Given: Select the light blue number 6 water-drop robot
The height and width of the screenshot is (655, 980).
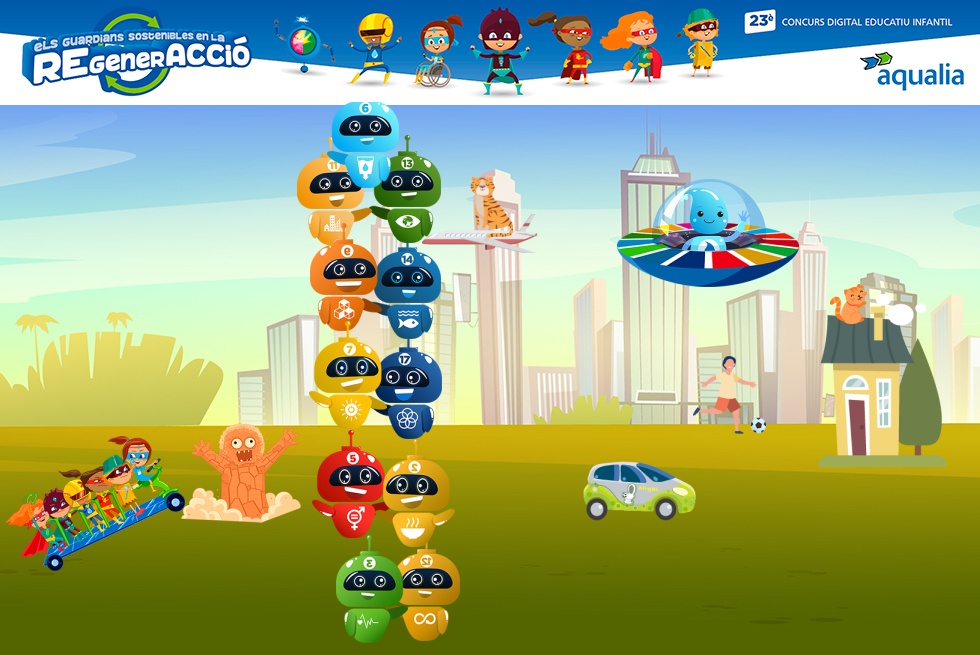Looking at the screenshot, I should point(364,135).
